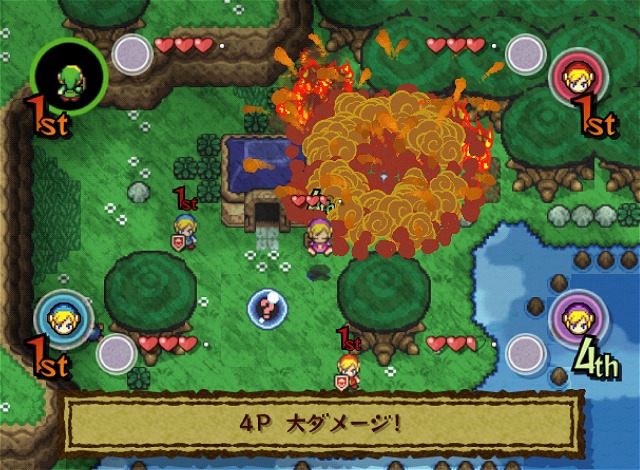
Task: Select red player's empty item slot
Action: click(525, 56)
